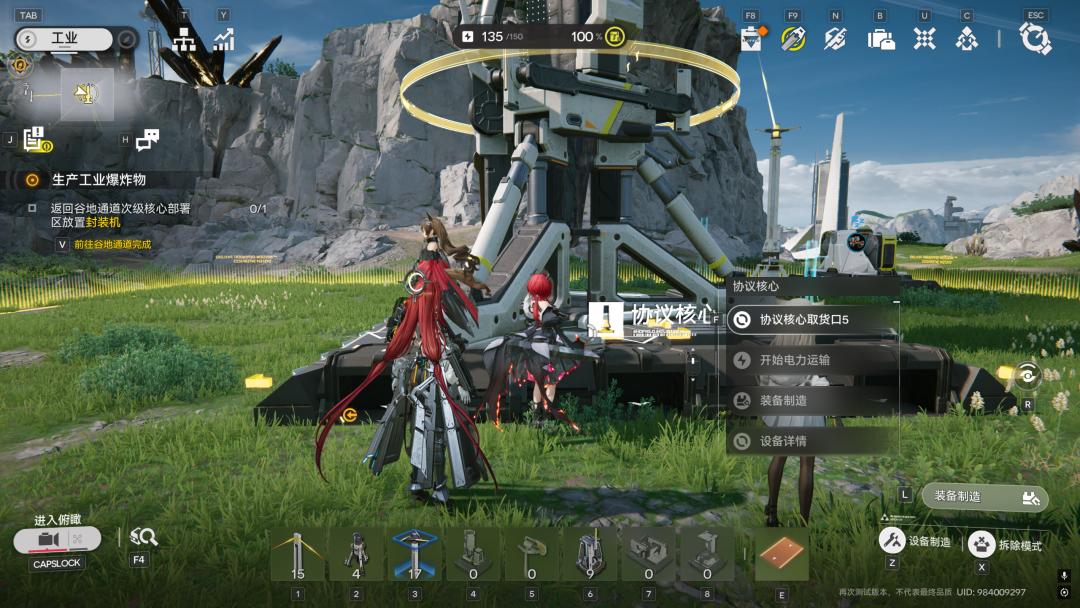
Task: Open the backpack inventory icon
Action: tap(880, 39)
